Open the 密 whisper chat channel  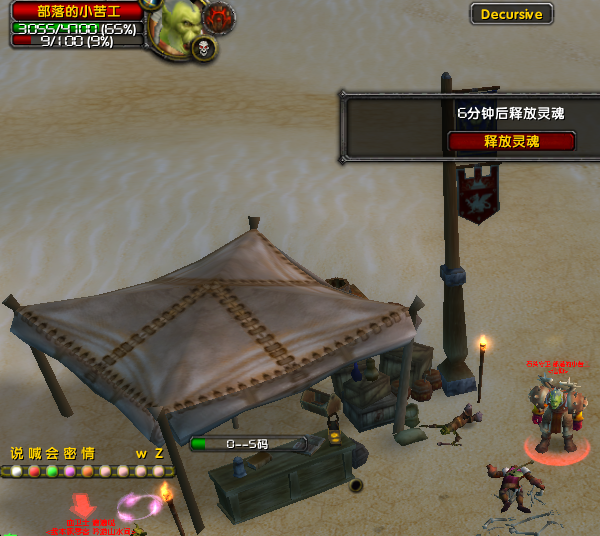coord(70,453)
